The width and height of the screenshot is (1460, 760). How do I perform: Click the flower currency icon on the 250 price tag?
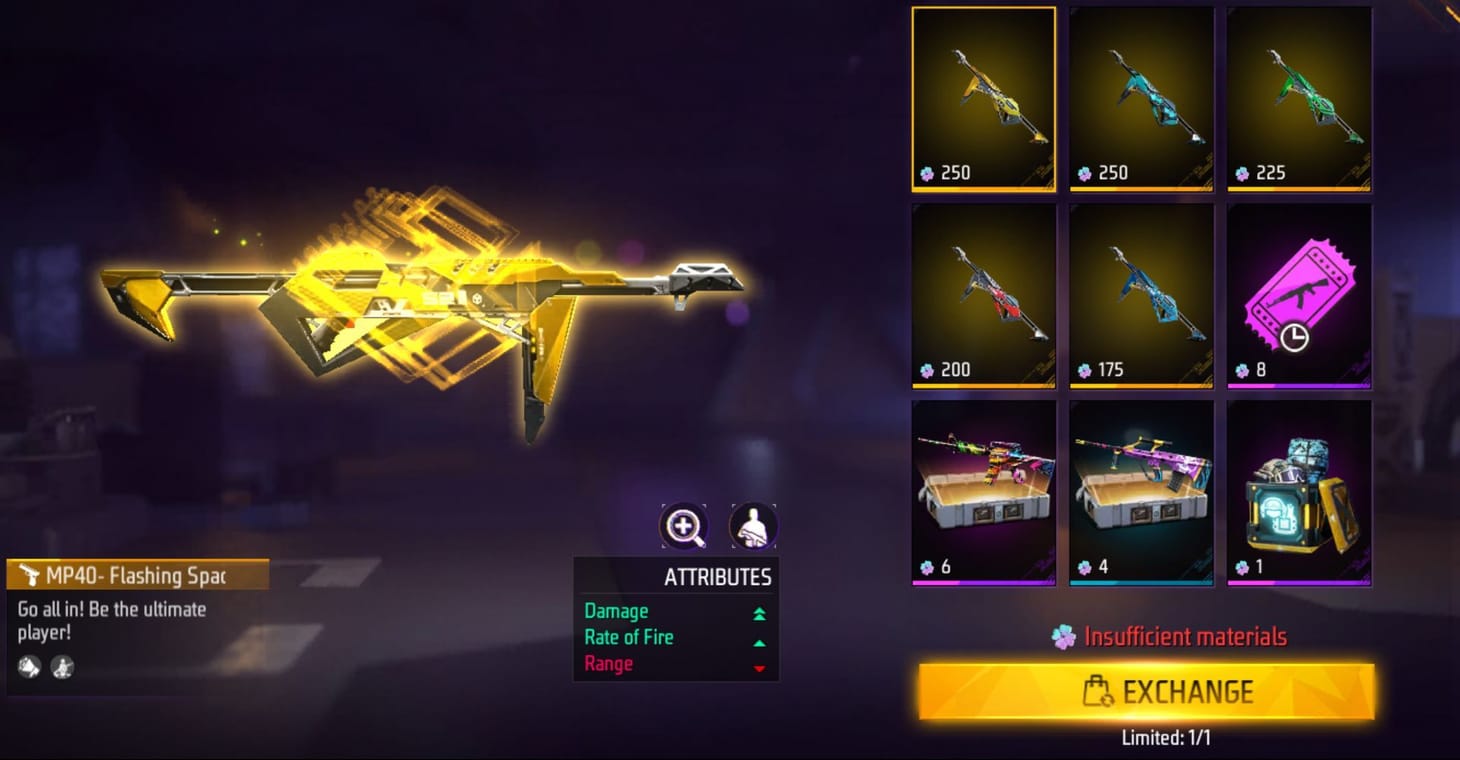pos(928,172)
